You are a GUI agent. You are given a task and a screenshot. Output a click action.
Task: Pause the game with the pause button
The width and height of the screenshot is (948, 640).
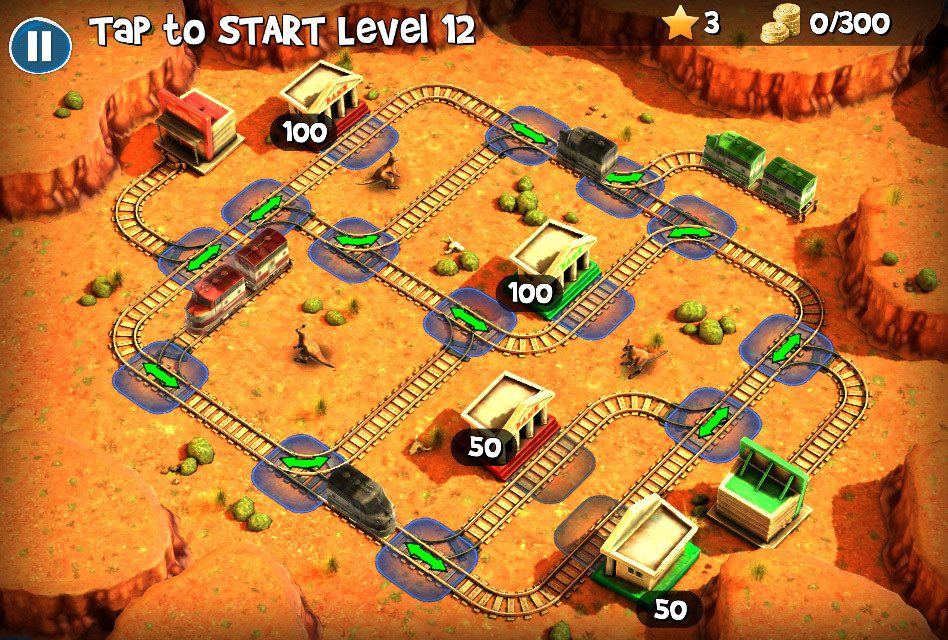tap(40, 45)
